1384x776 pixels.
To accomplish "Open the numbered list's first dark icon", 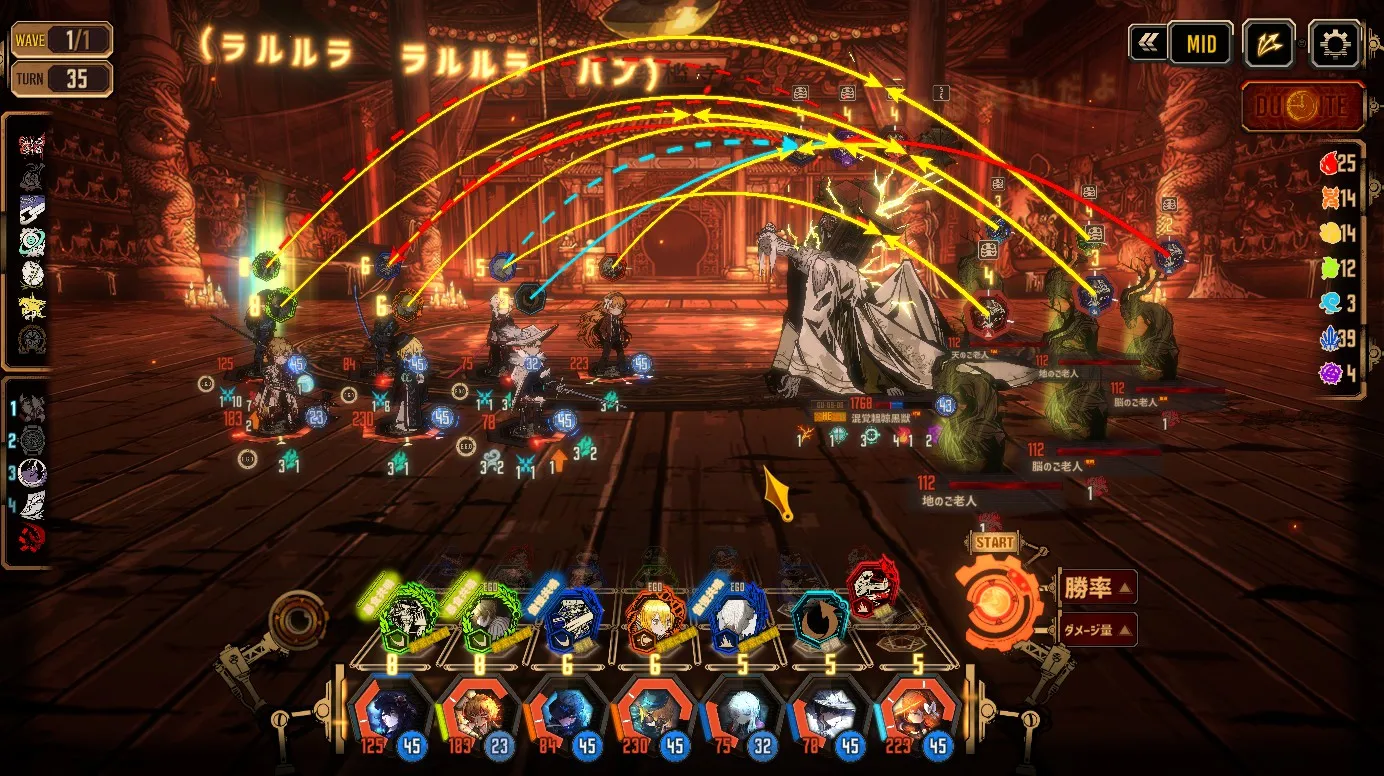I will [x=32, y=408].
